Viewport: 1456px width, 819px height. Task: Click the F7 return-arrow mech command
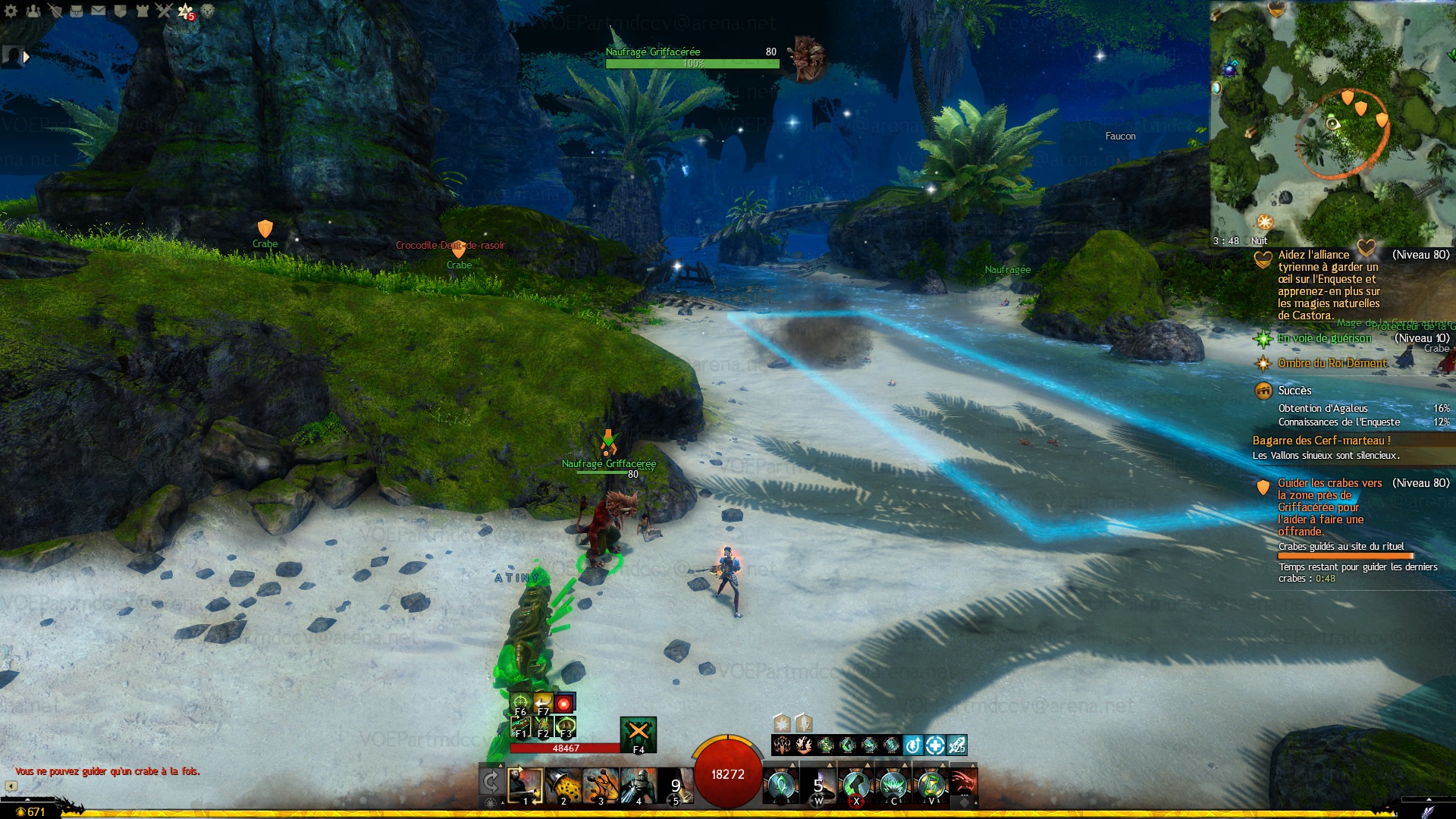pos(543,703)
